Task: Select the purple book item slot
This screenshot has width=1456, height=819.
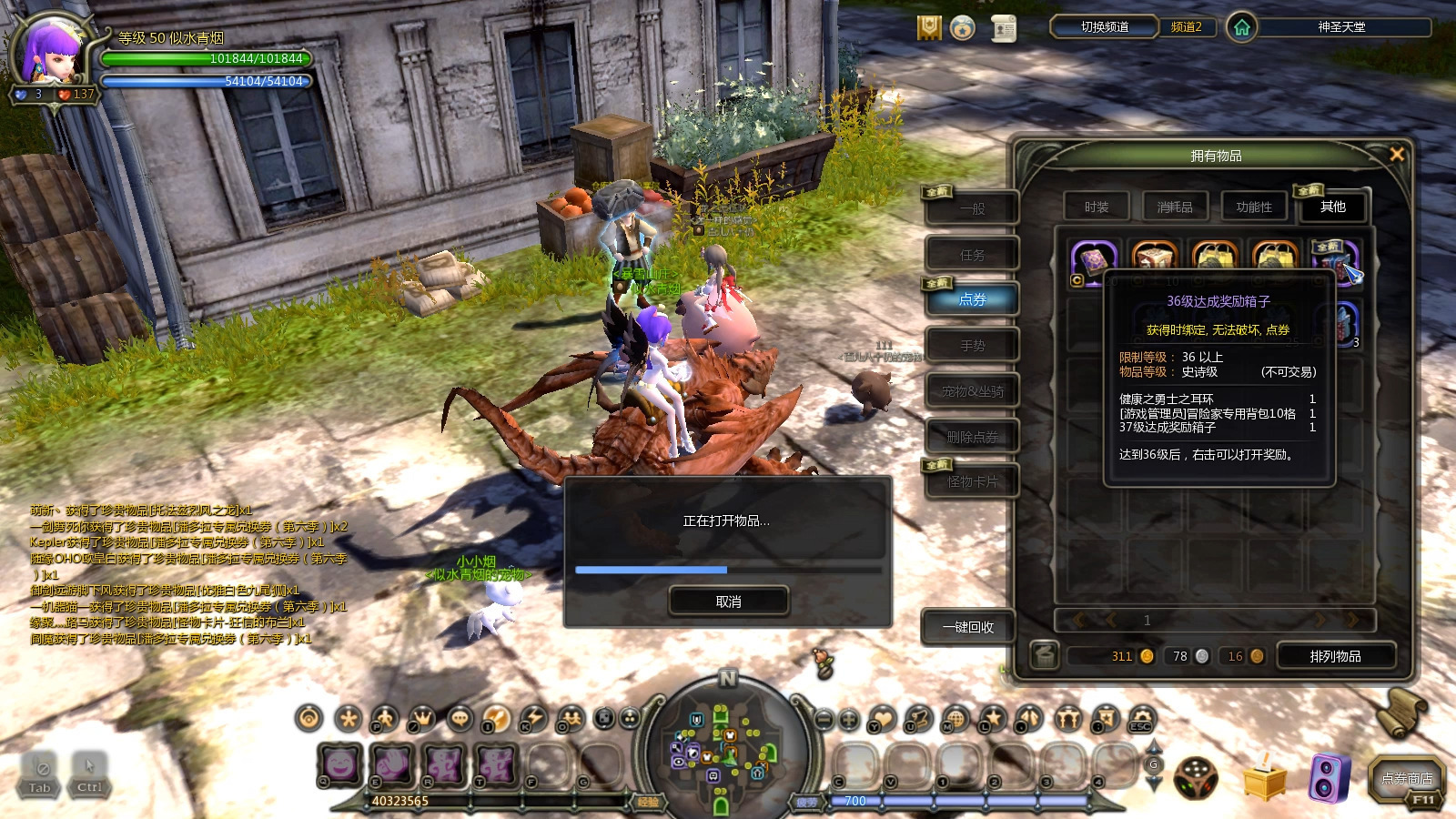Action: pos(1093,261)
